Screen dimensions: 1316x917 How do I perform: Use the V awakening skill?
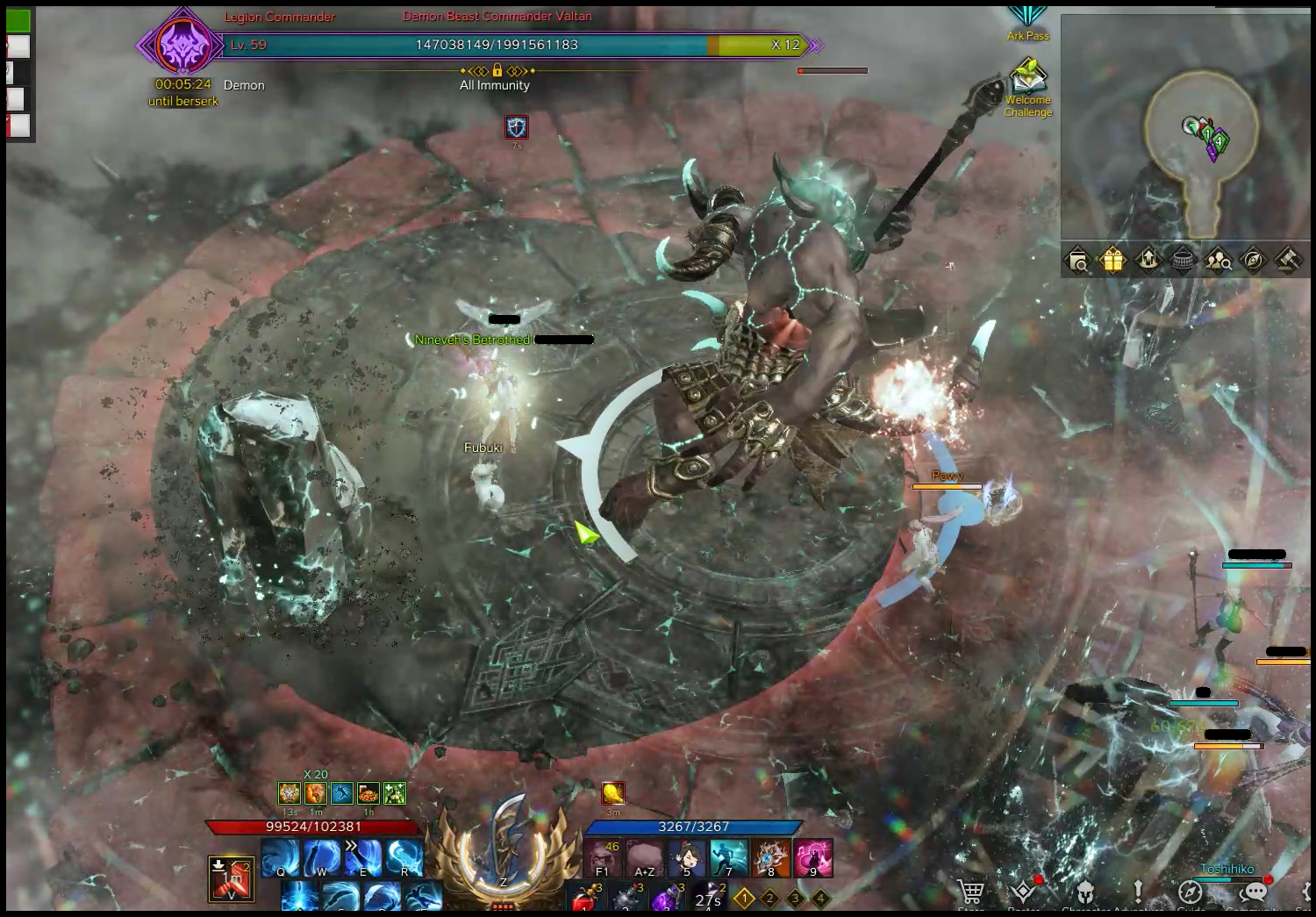click(x=232, y=878)
